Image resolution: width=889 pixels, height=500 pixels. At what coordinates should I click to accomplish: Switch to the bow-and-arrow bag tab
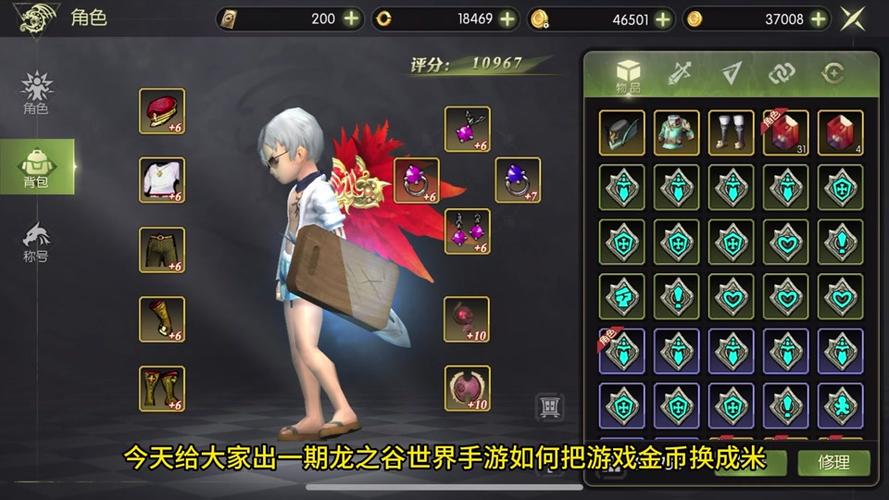click(680, 73)
